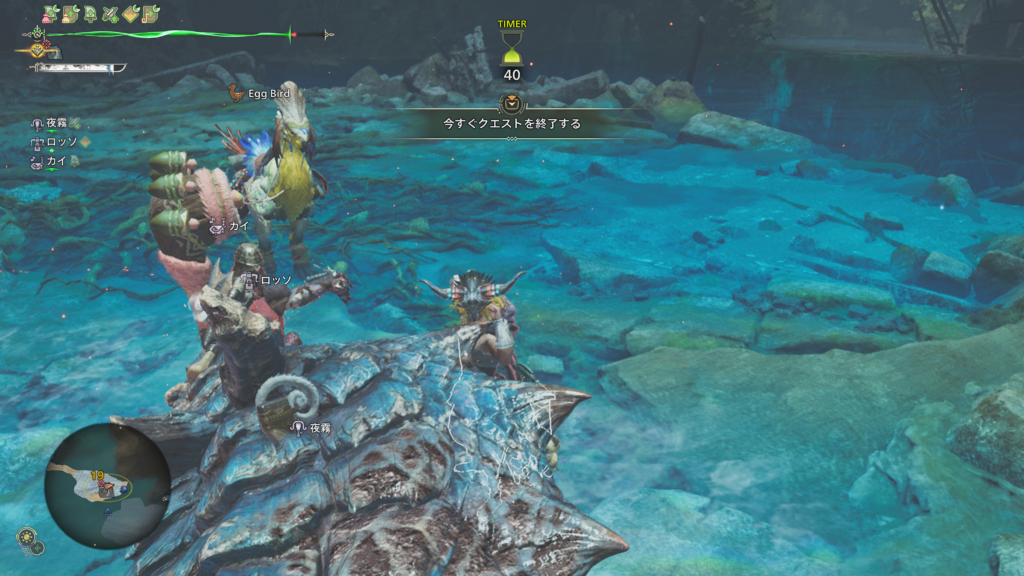
Task: Click the area 19 number on minimap
Action: click(x=97, y=476)
